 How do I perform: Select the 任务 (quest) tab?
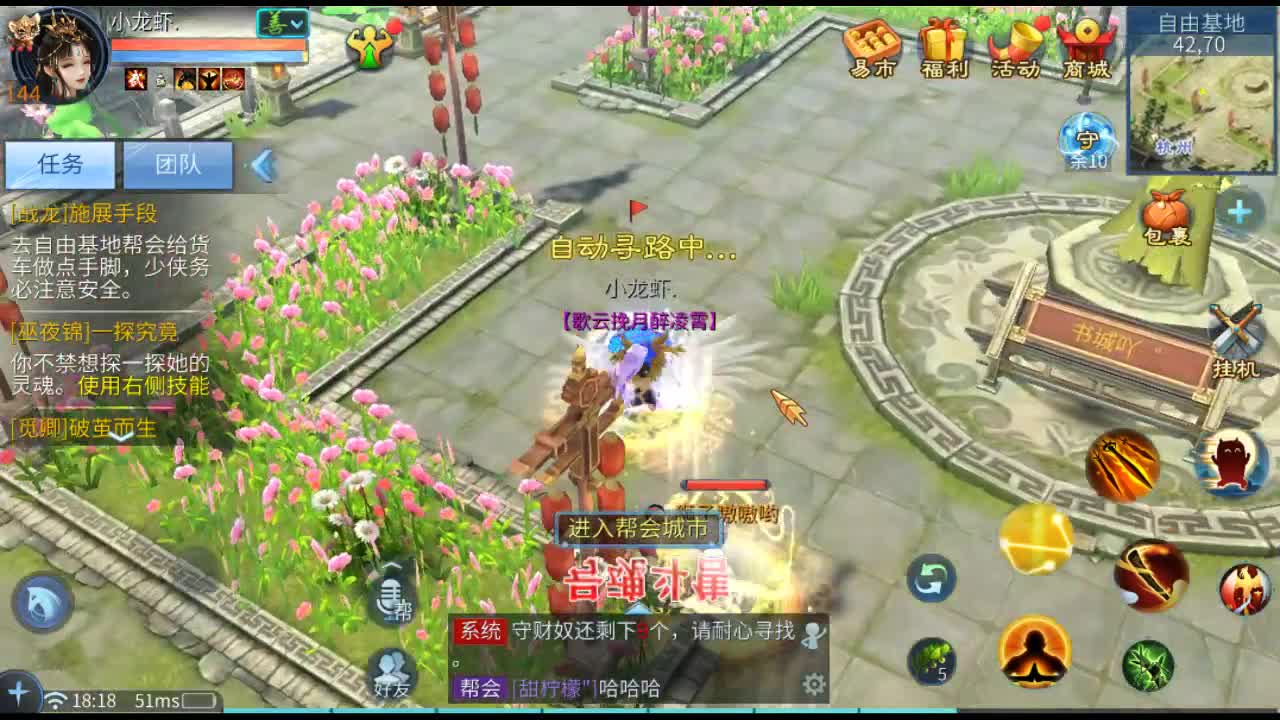pyautogui.click(x=60, y=162)
